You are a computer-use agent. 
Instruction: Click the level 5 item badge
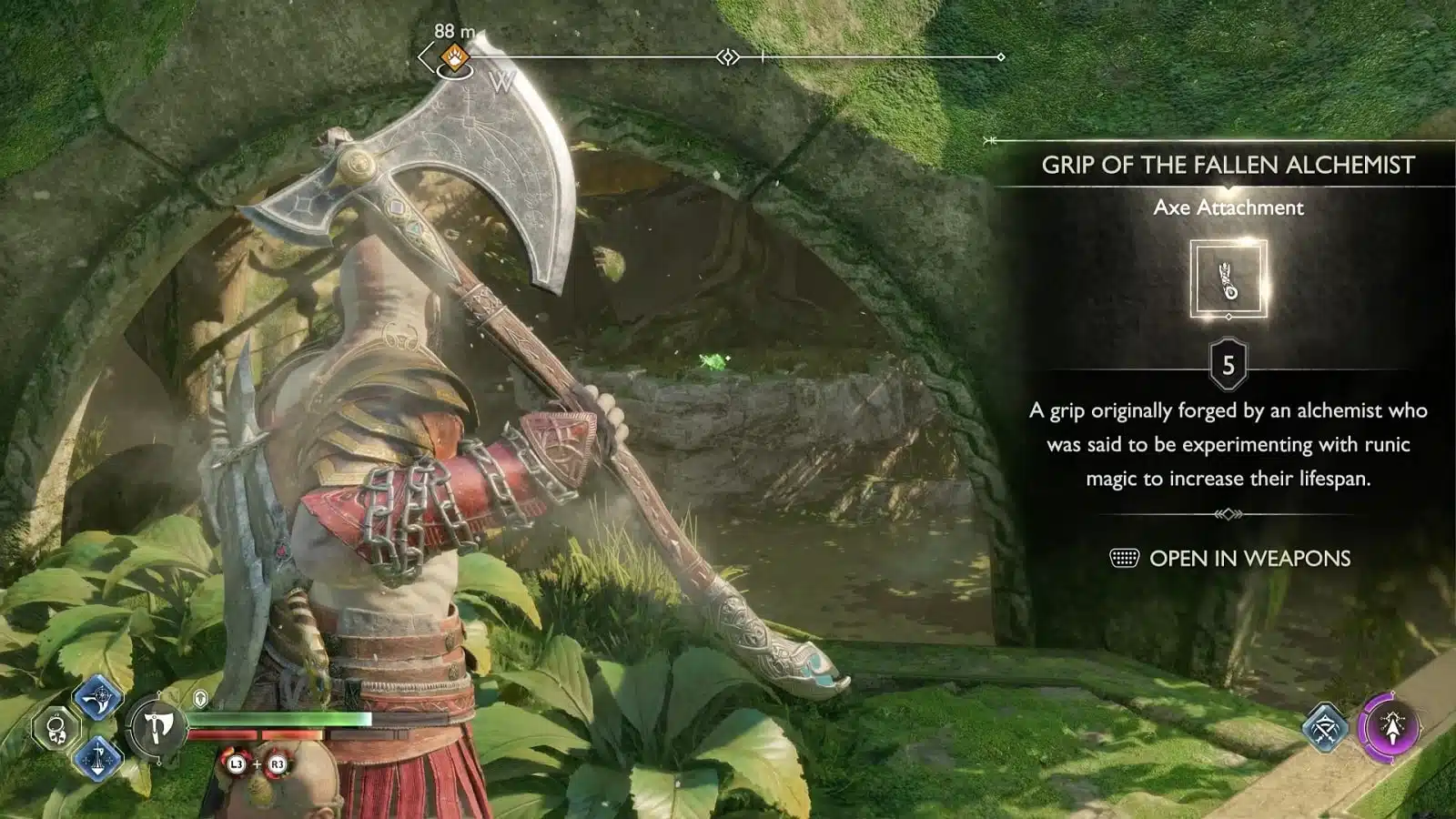tap(1228, 366)
